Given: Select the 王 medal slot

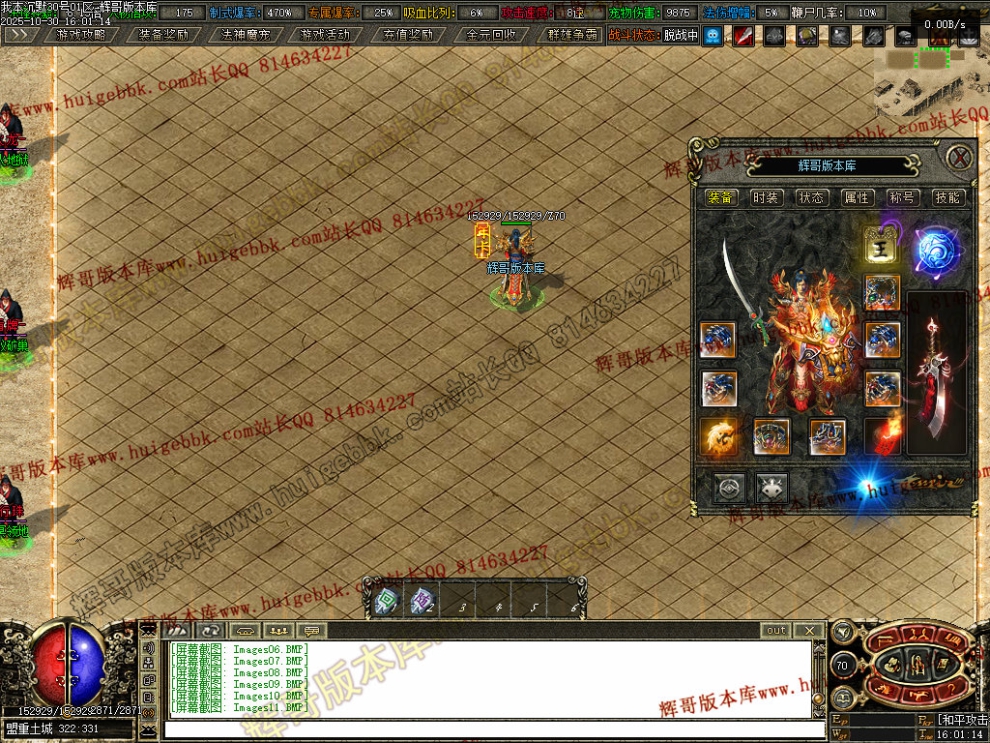Looking at the screenshot, I should tap(882, 245).
